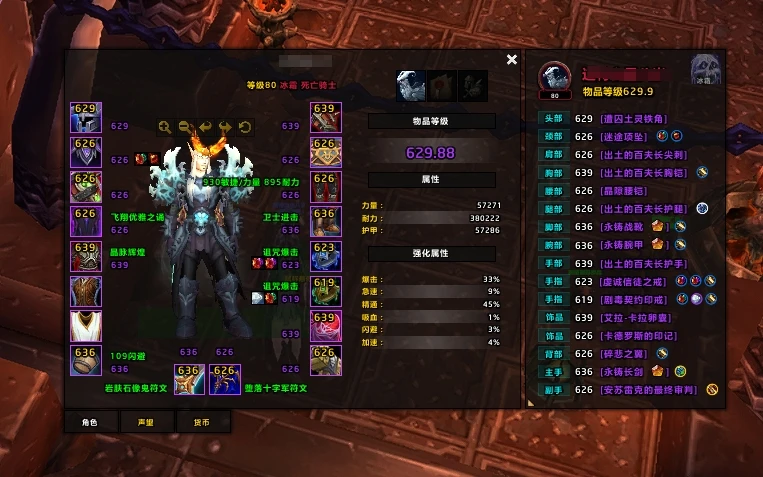Image resolution: width=763 pixels, height=477 pixels.
Task: Select the 碎愁之翼 back entry
Action: tap(627, 355)
